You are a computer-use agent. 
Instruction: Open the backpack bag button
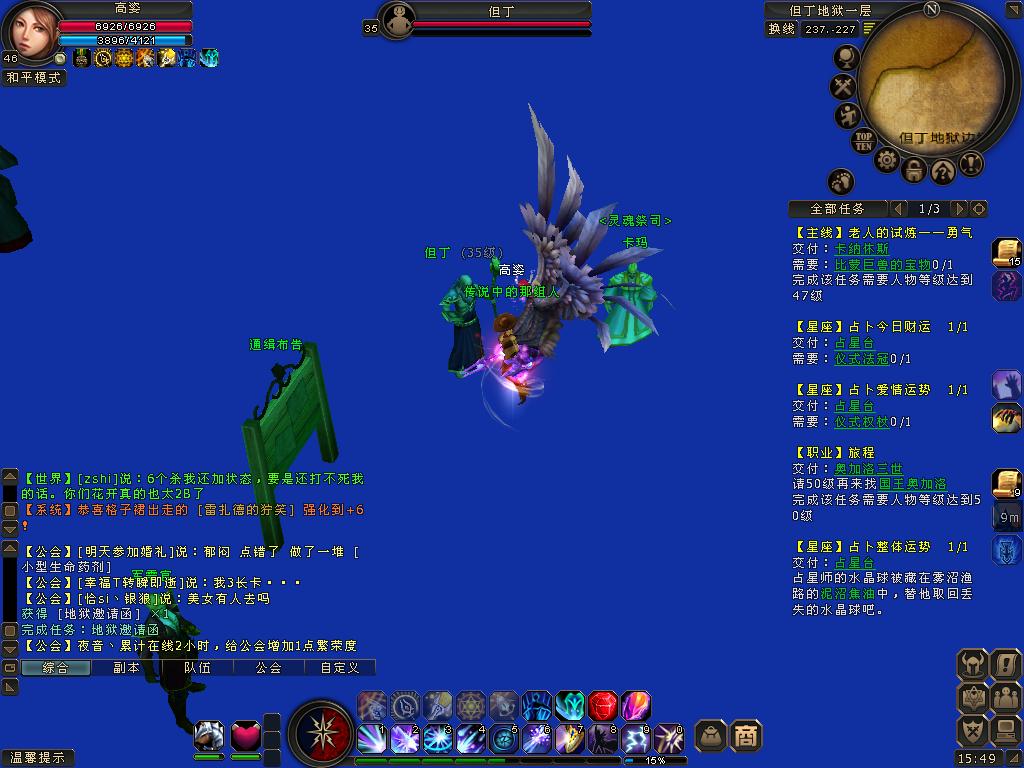pos(710,736)
